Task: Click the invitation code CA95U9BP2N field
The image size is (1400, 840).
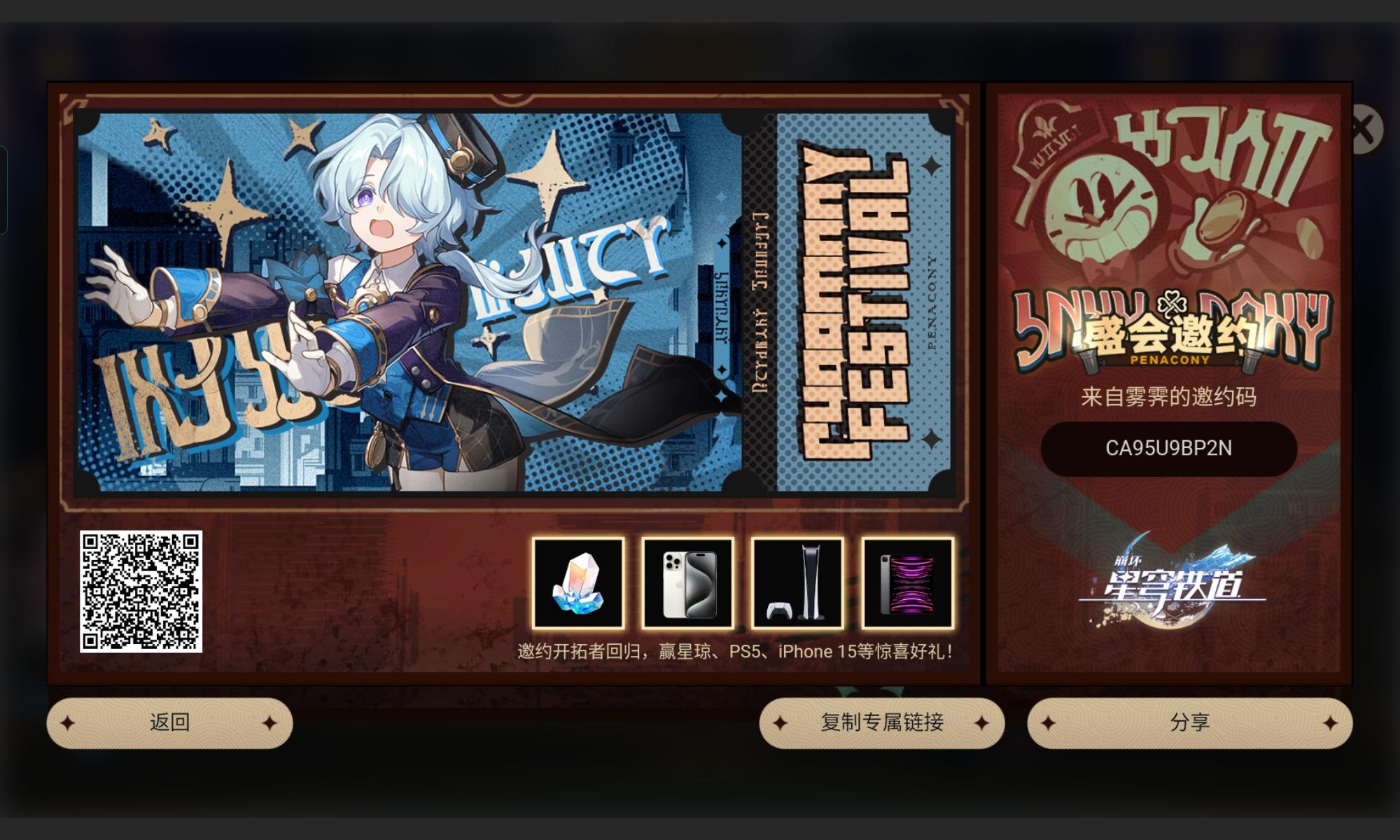Action: [x=1168, y=449]
